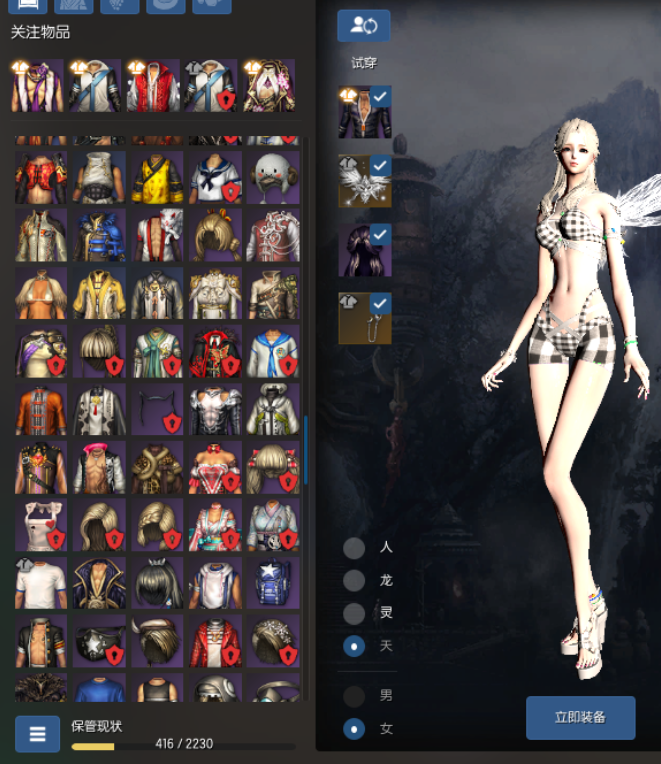Uncheck the dark hair try-on slot
This screenshot has width=661, height=764.
(x=380, y=234)
